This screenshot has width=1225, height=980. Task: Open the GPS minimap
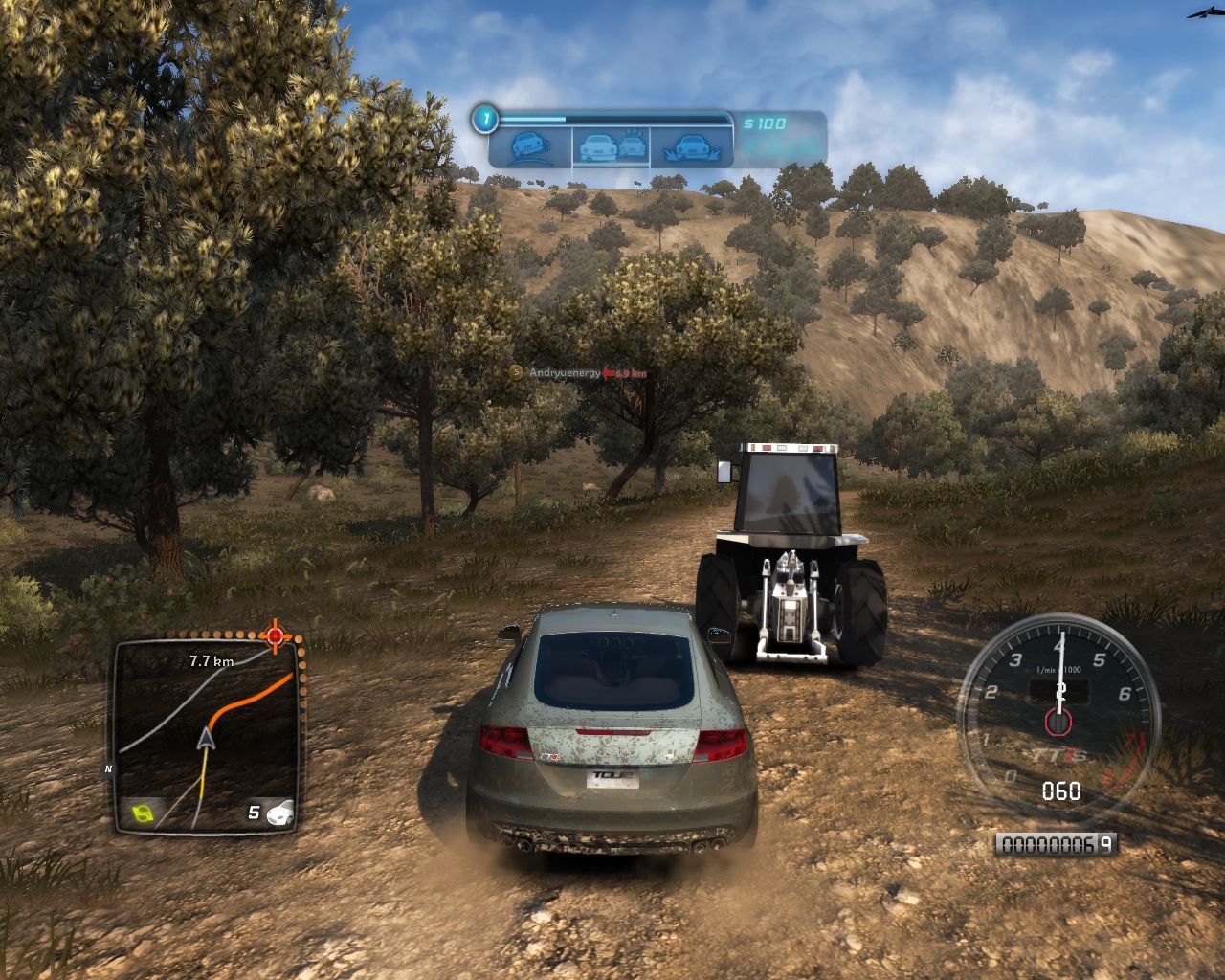coord(206,732)
